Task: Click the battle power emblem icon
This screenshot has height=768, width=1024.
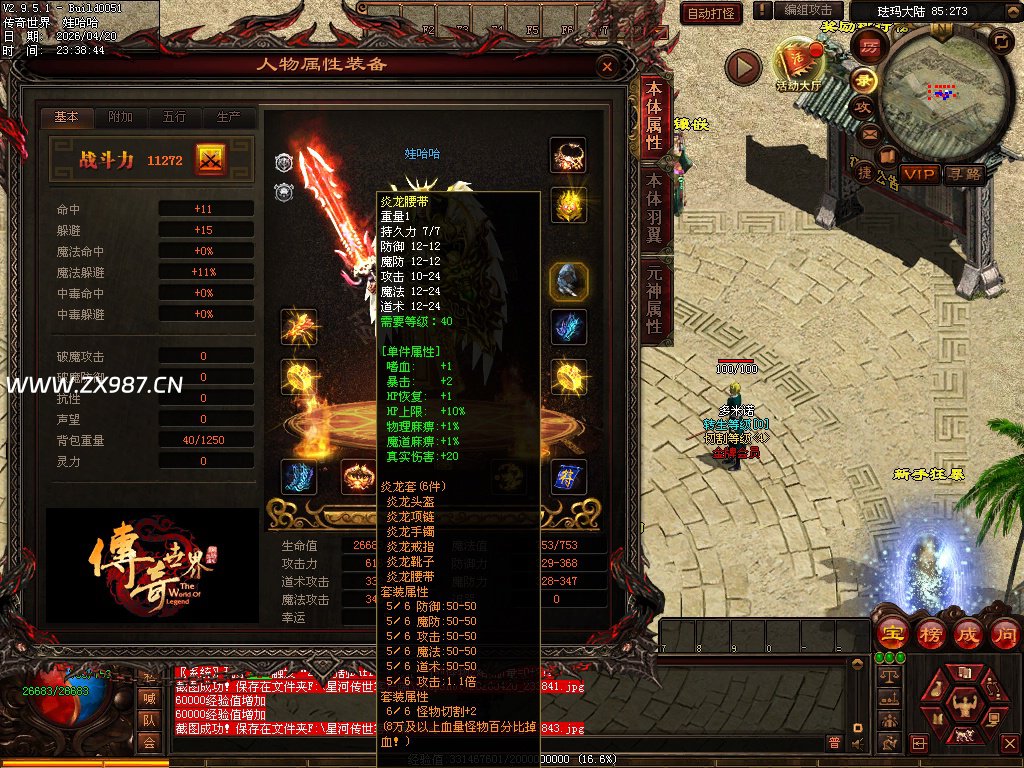Action: [211, 159]
